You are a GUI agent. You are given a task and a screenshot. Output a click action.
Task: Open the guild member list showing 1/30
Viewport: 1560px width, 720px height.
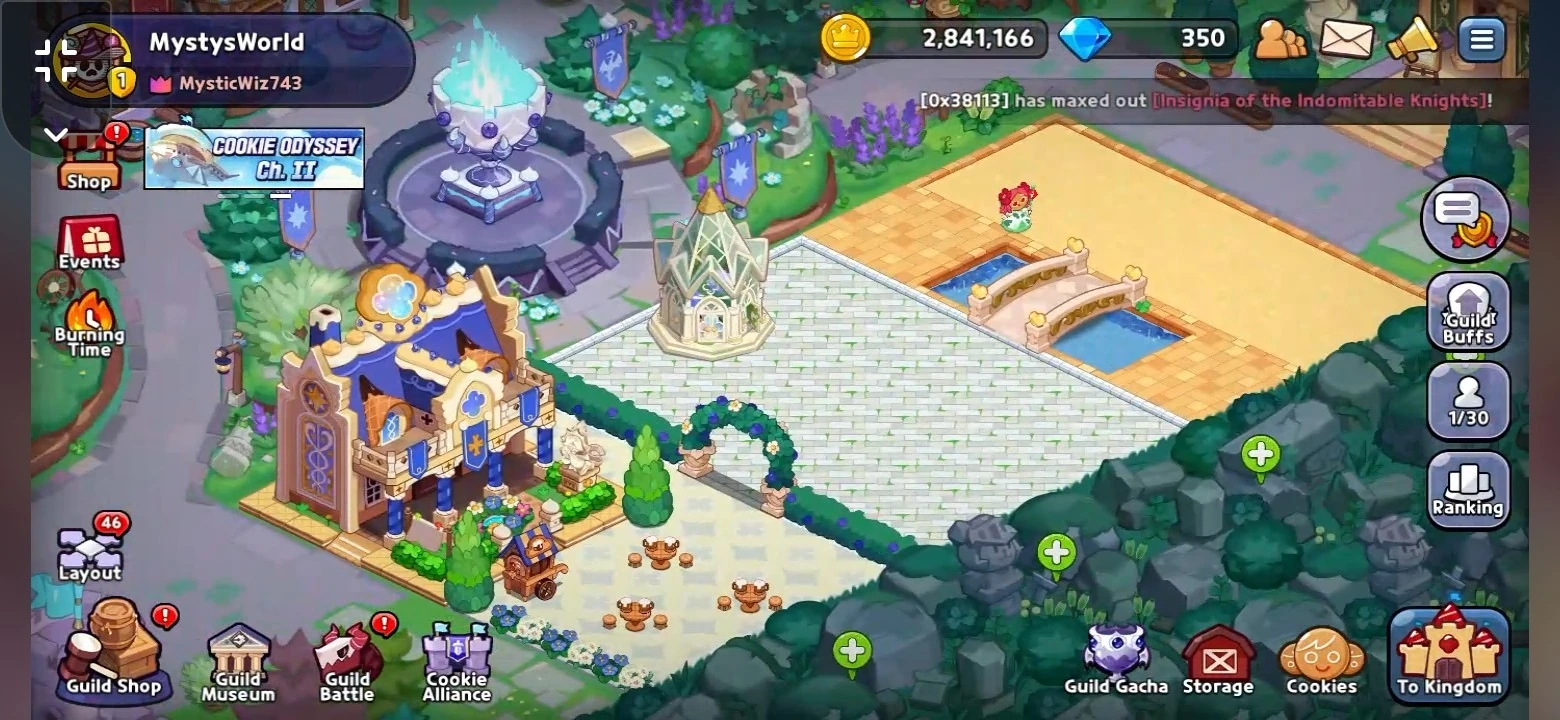(1466, 400)
